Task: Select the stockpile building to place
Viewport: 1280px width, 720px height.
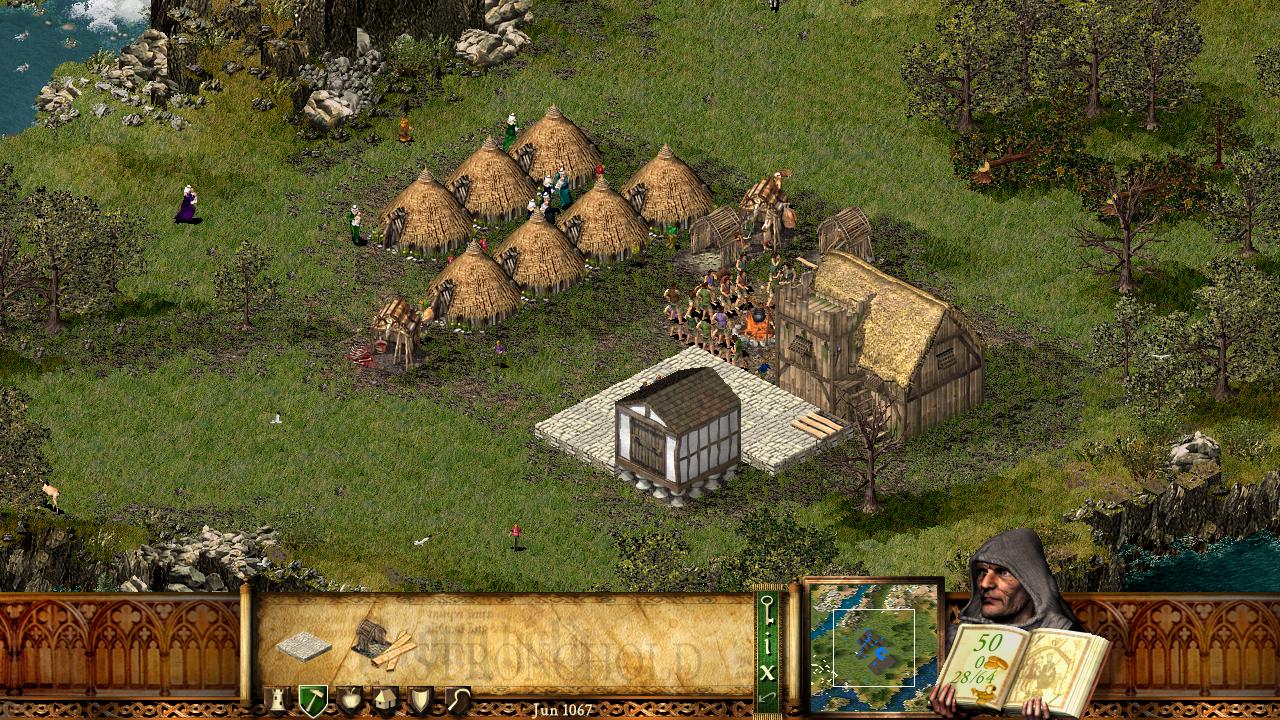Action: click(x=303, y=646)
